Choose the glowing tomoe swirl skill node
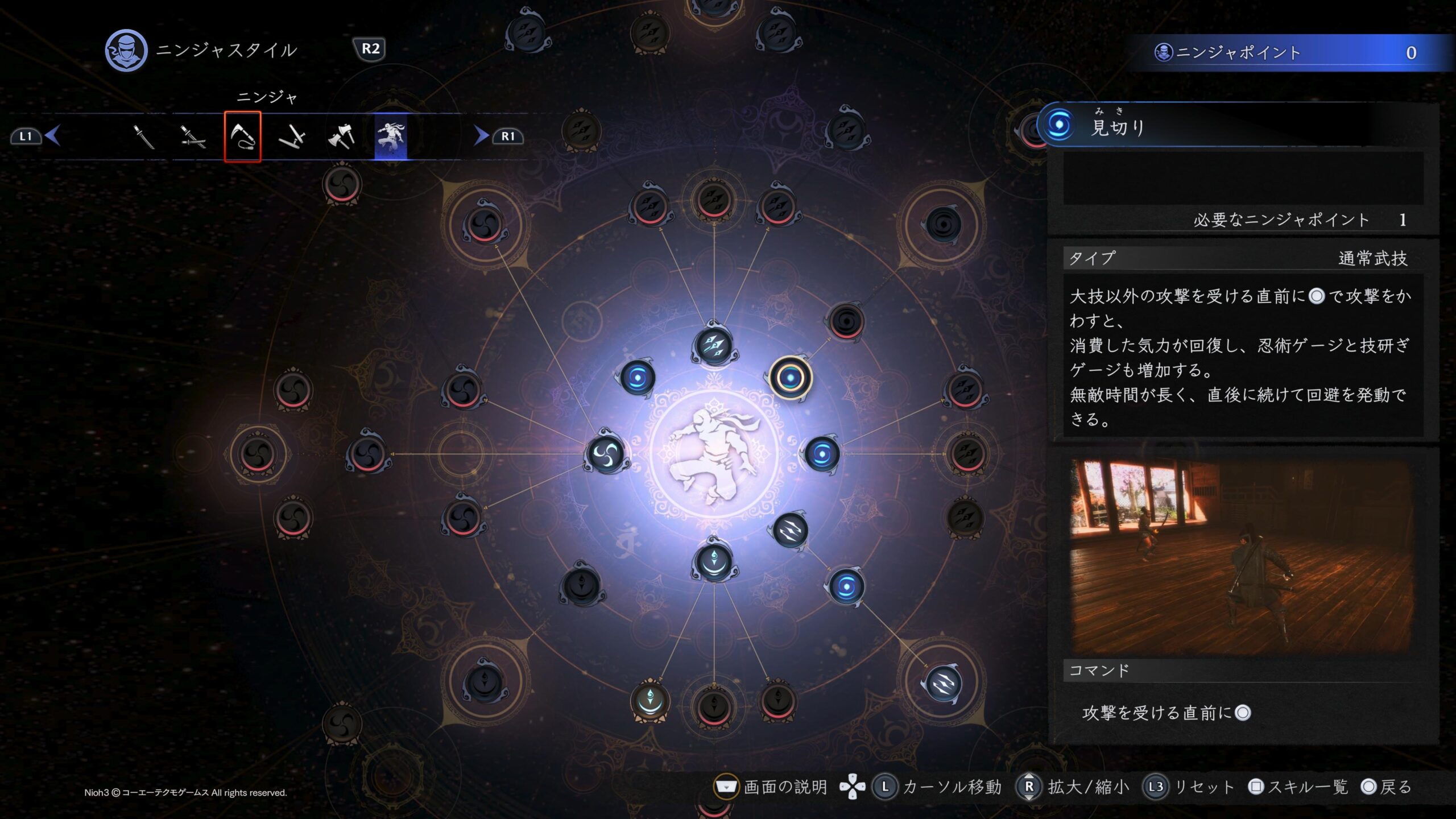1456x819 pixels. [x=606, y=453]
